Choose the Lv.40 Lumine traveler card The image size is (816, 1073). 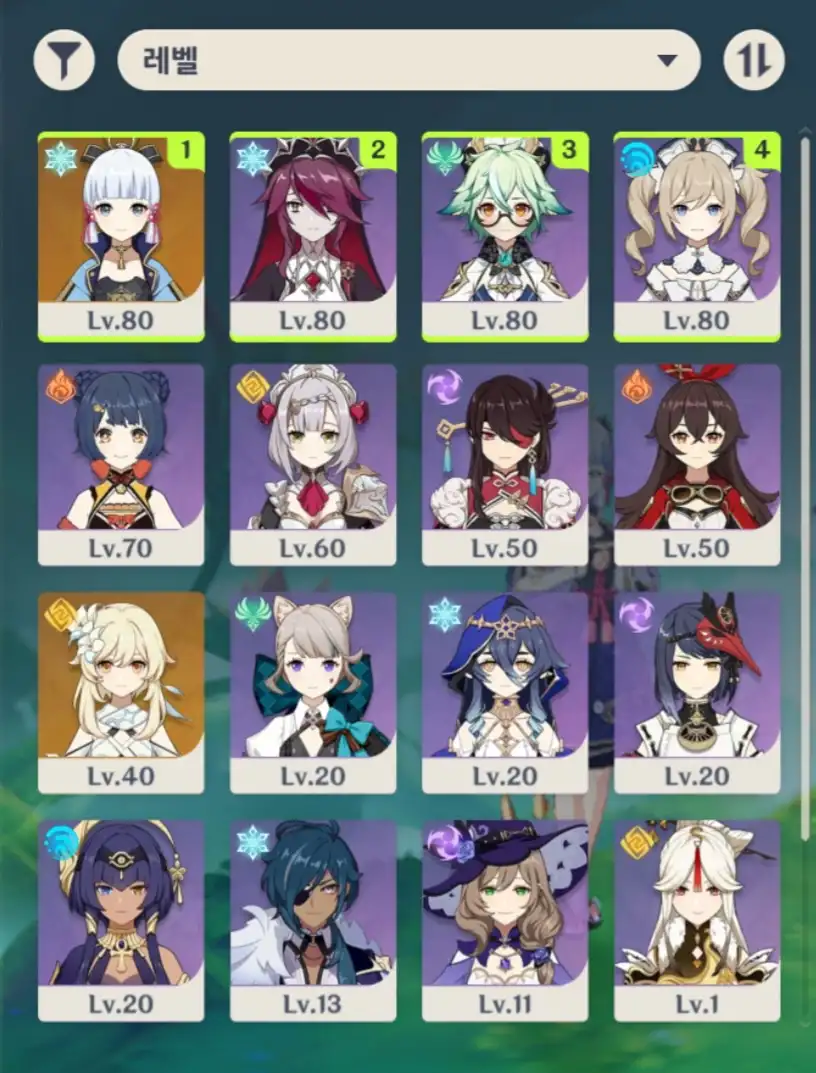121,691
